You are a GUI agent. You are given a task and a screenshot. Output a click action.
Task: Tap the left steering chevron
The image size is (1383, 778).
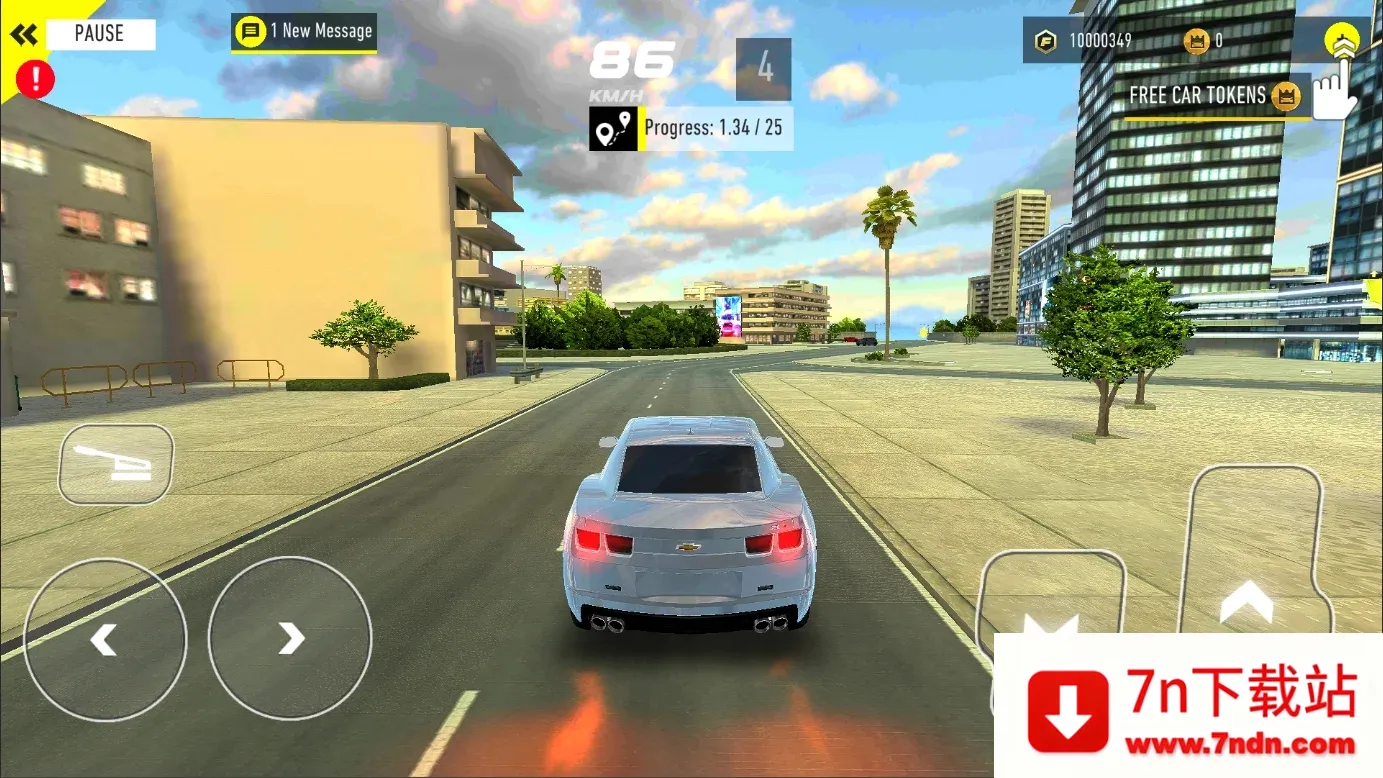tap(105, 637)
